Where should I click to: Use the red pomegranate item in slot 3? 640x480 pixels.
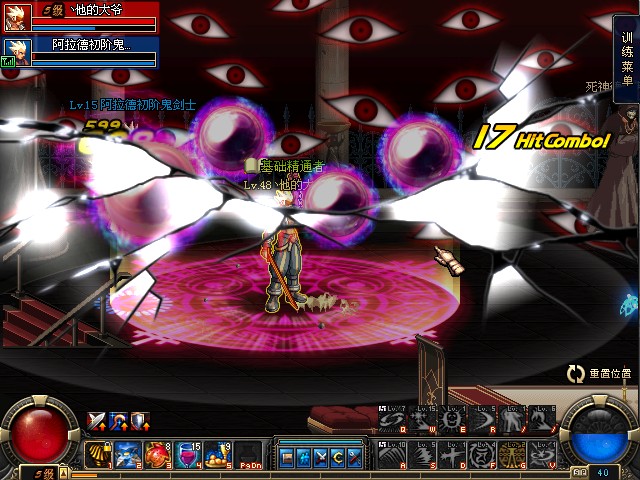158,453
